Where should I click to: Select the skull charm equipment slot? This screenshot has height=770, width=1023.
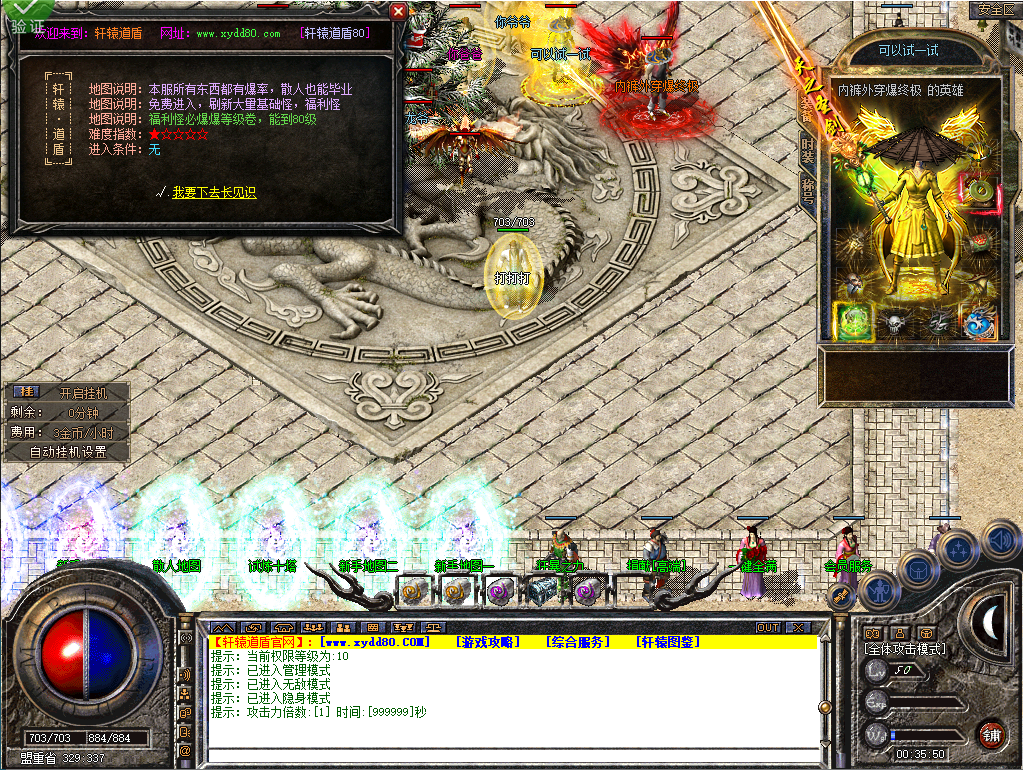[893, 321]
